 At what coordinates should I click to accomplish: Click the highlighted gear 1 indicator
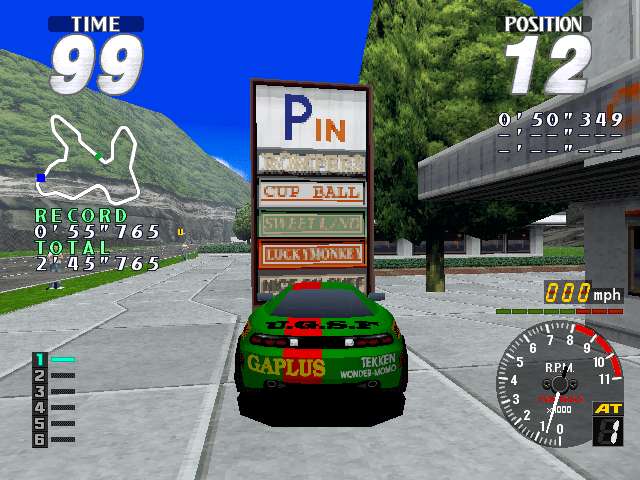41,359
